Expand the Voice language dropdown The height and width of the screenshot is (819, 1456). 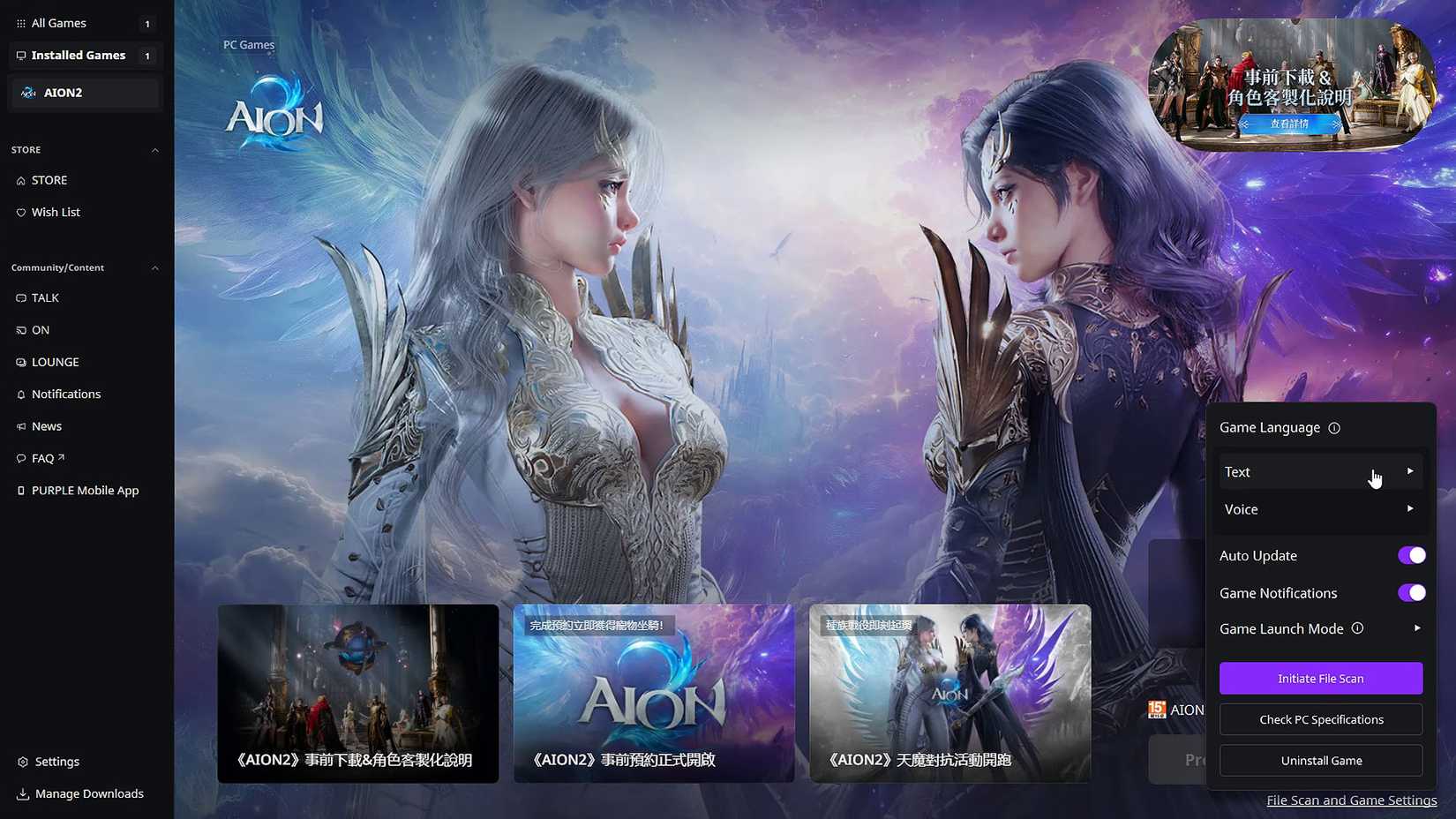click(1320, 509)
